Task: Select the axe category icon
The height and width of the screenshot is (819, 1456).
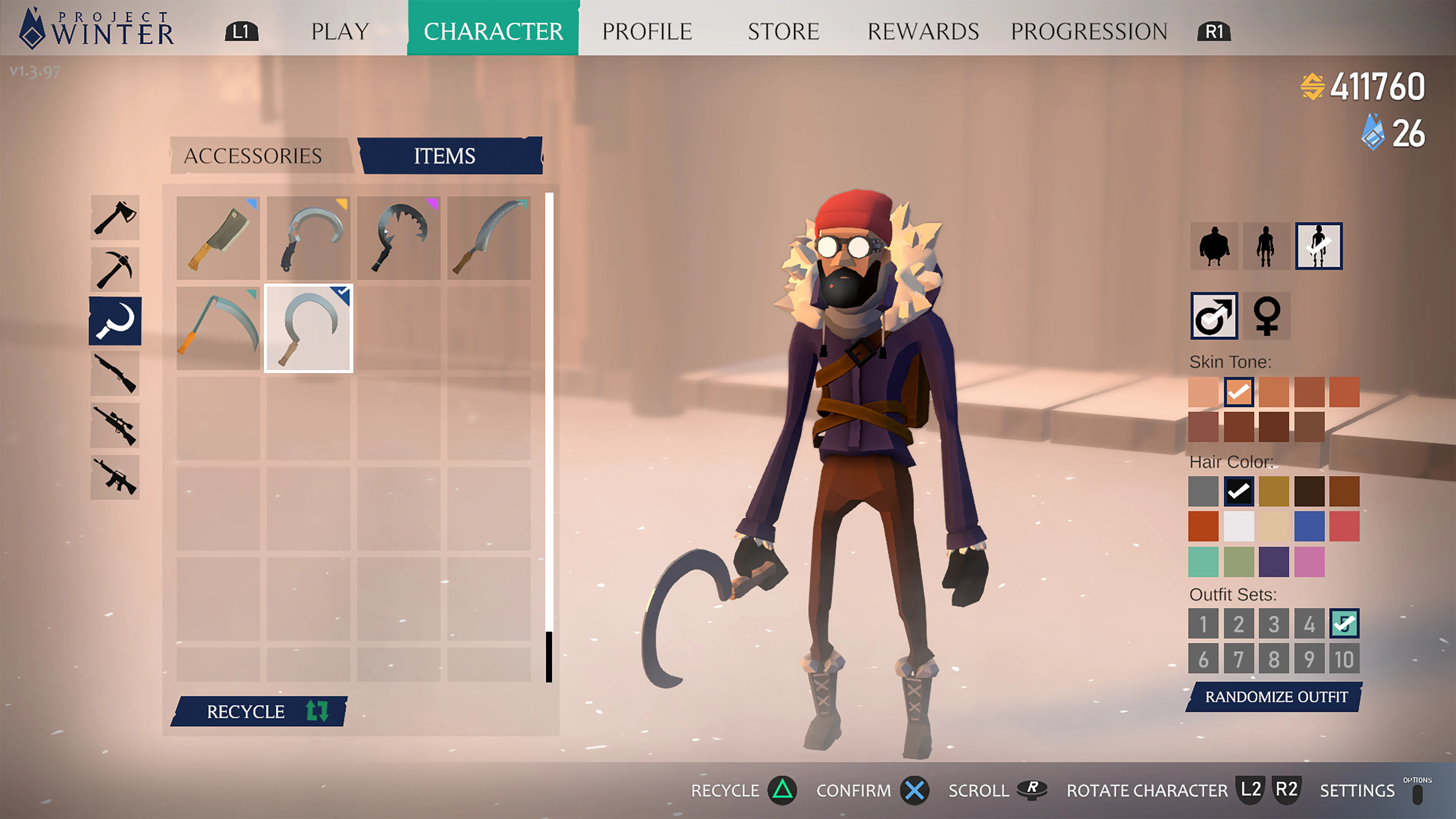Action: click(115, 218)
